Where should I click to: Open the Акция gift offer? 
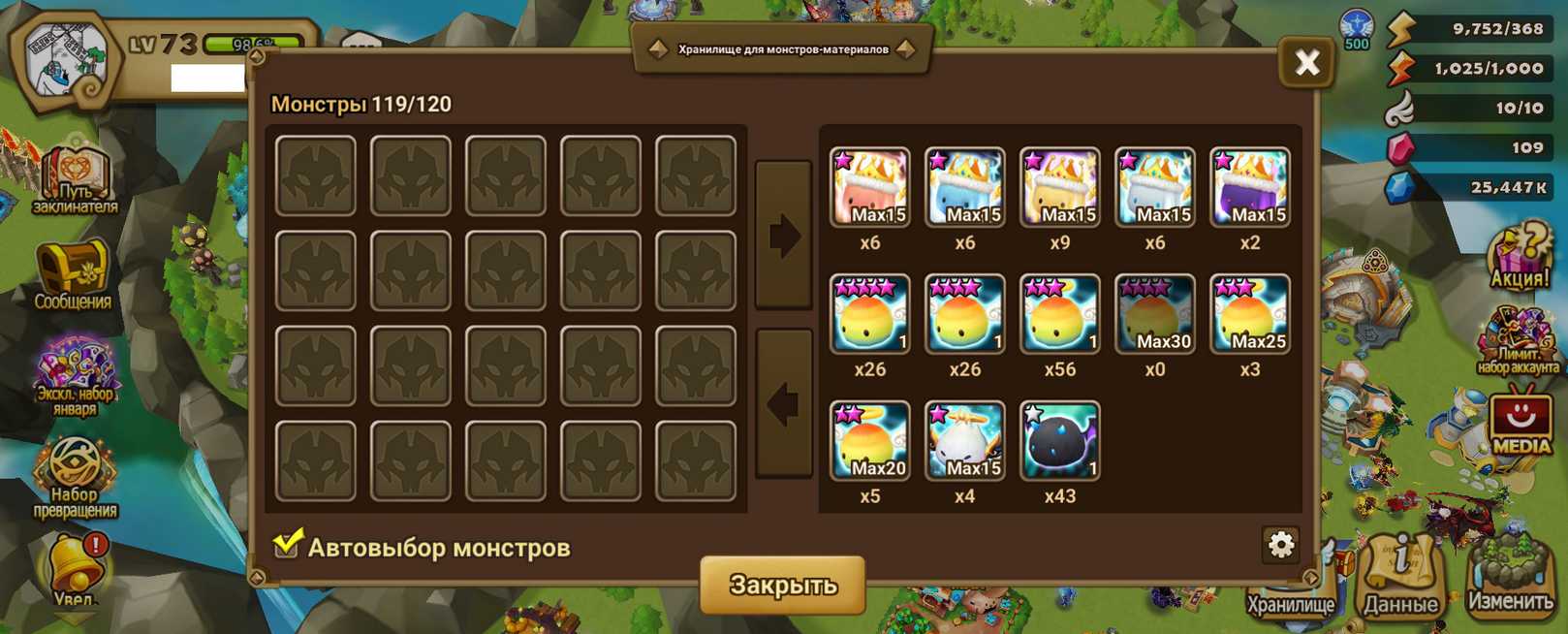tap(1519, 258)
